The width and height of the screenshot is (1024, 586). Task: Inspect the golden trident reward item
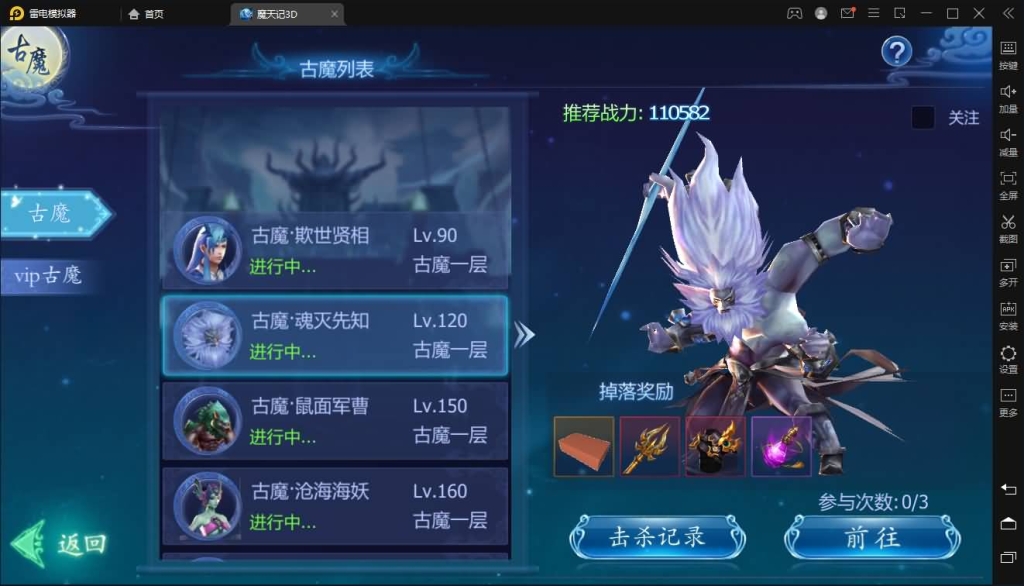tap(650, 446)
